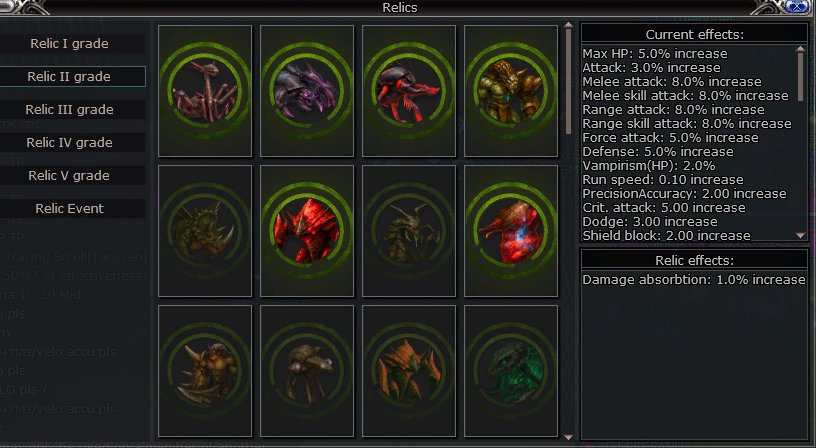Pick the dim orange spiked plant relic
This screenshot has height=448, width=816.
[412, 370]
